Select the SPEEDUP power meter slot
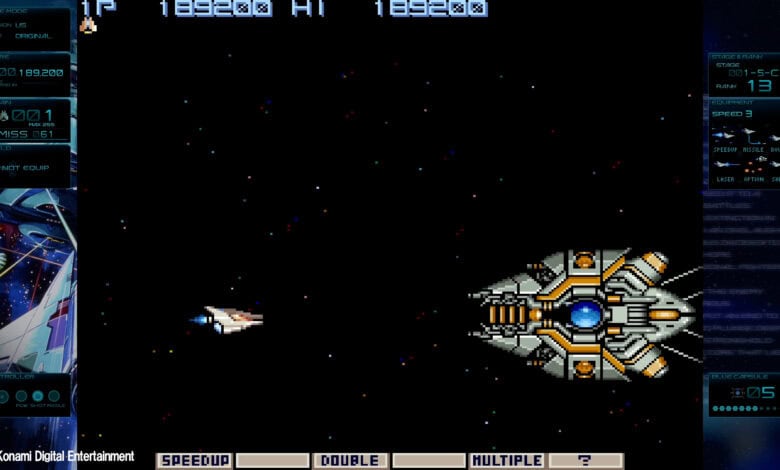 click(x=194, y=461)
